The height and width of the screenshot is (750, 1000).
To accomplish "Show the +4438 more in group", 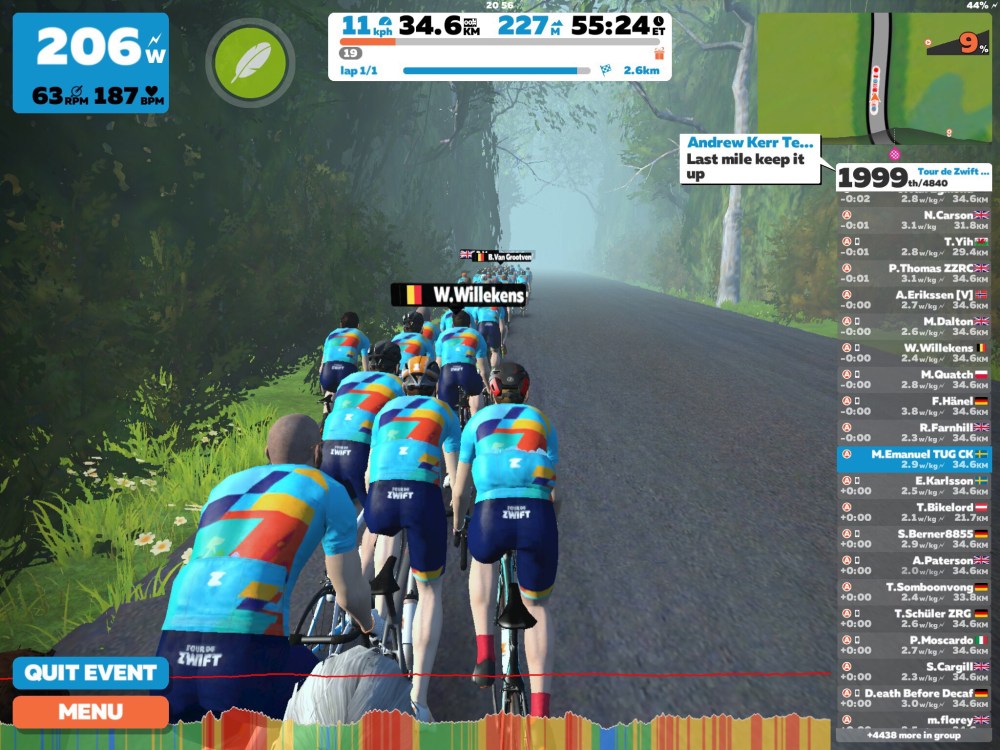I will 914,736.
